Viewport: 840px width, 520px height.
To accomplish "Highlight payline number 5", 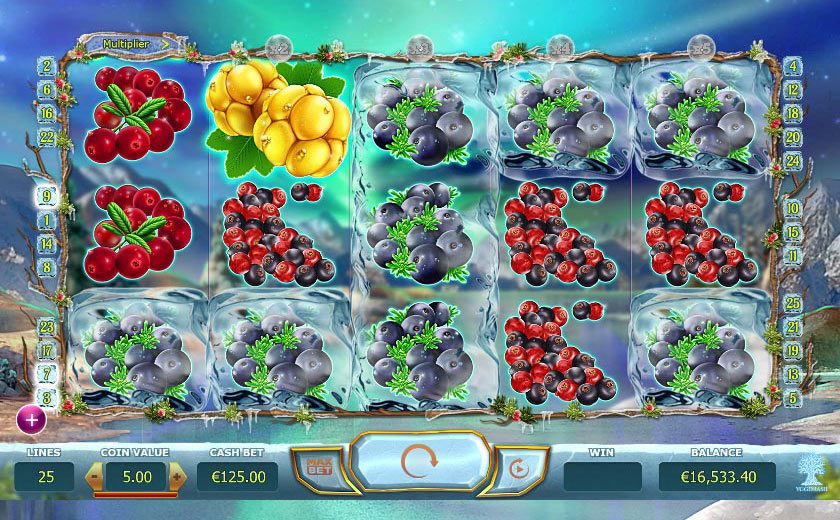I will pyautogui.click(x=793, y=397).
